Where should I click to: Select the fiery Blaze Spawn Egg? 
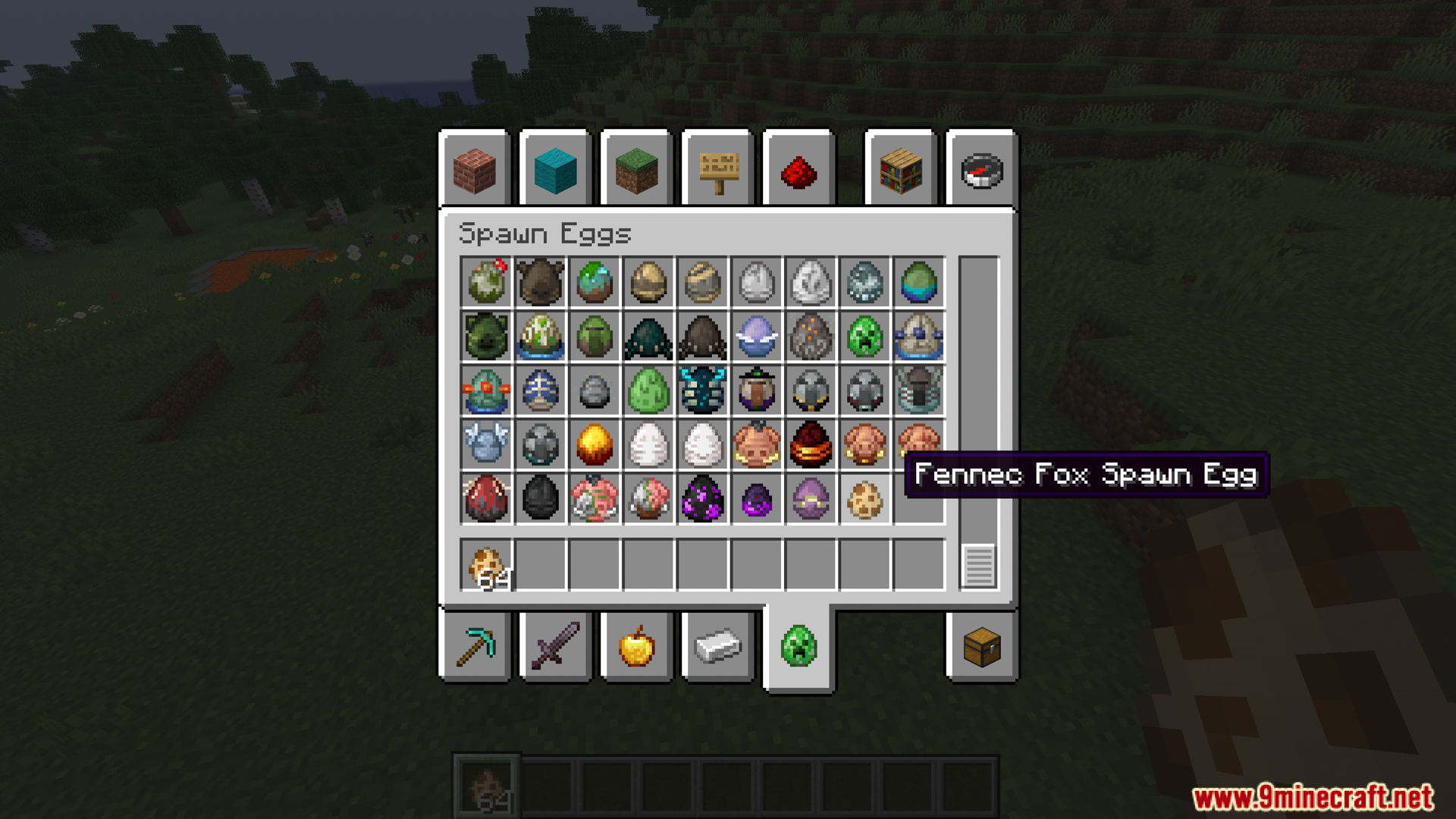point(595,445)
